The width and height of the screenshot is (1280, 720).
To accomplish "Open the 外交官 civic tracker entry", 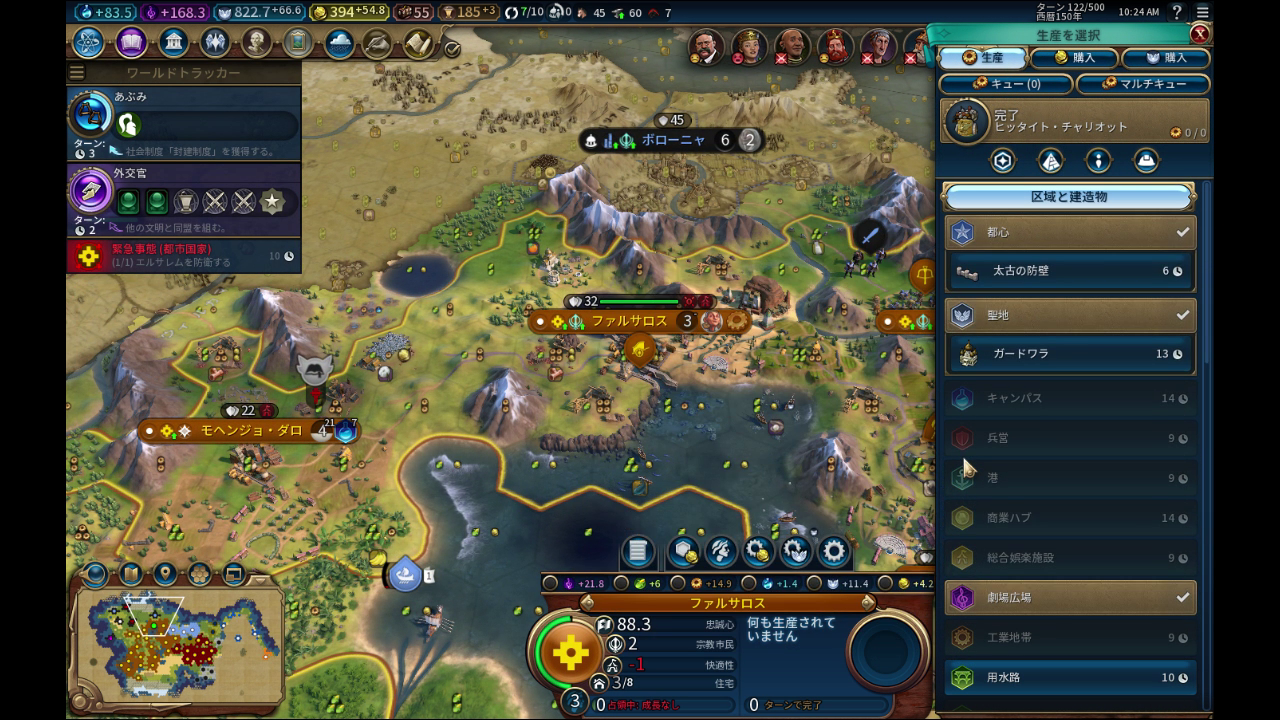I will (x=183, y=196).
